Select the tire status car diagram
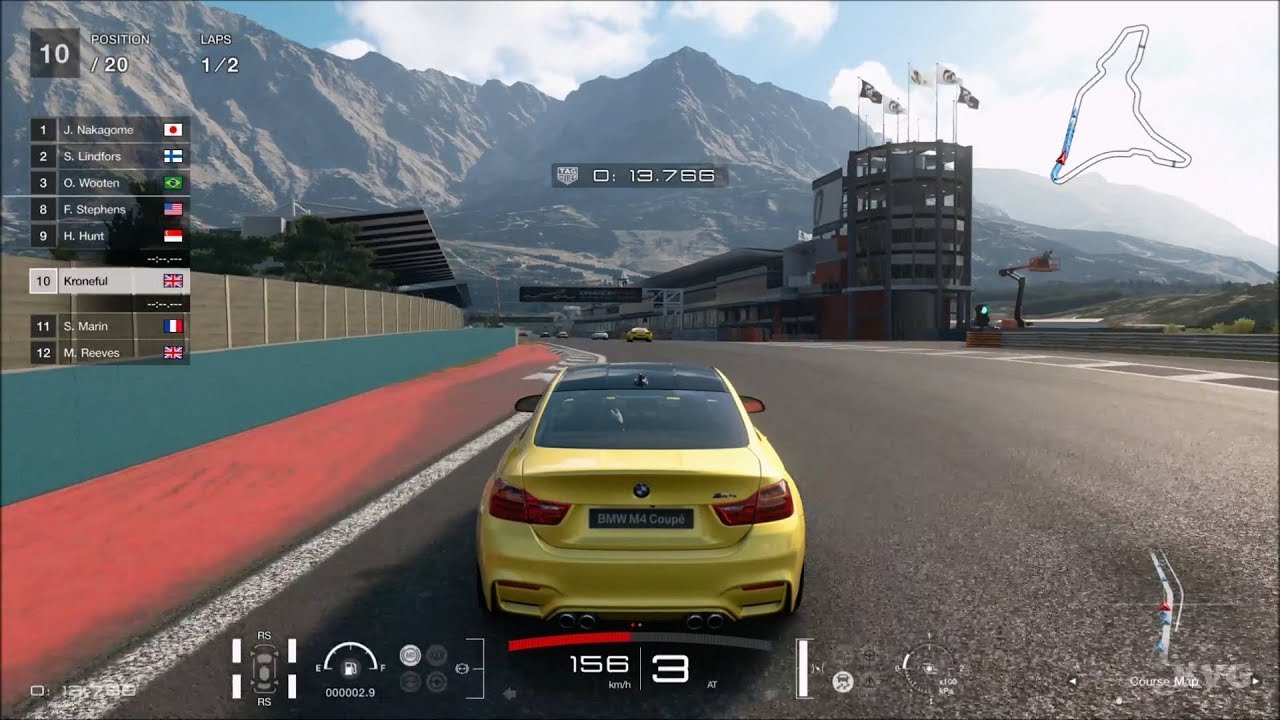The width and height of the screenshot is (1280, 720). (x=264, y=668)
